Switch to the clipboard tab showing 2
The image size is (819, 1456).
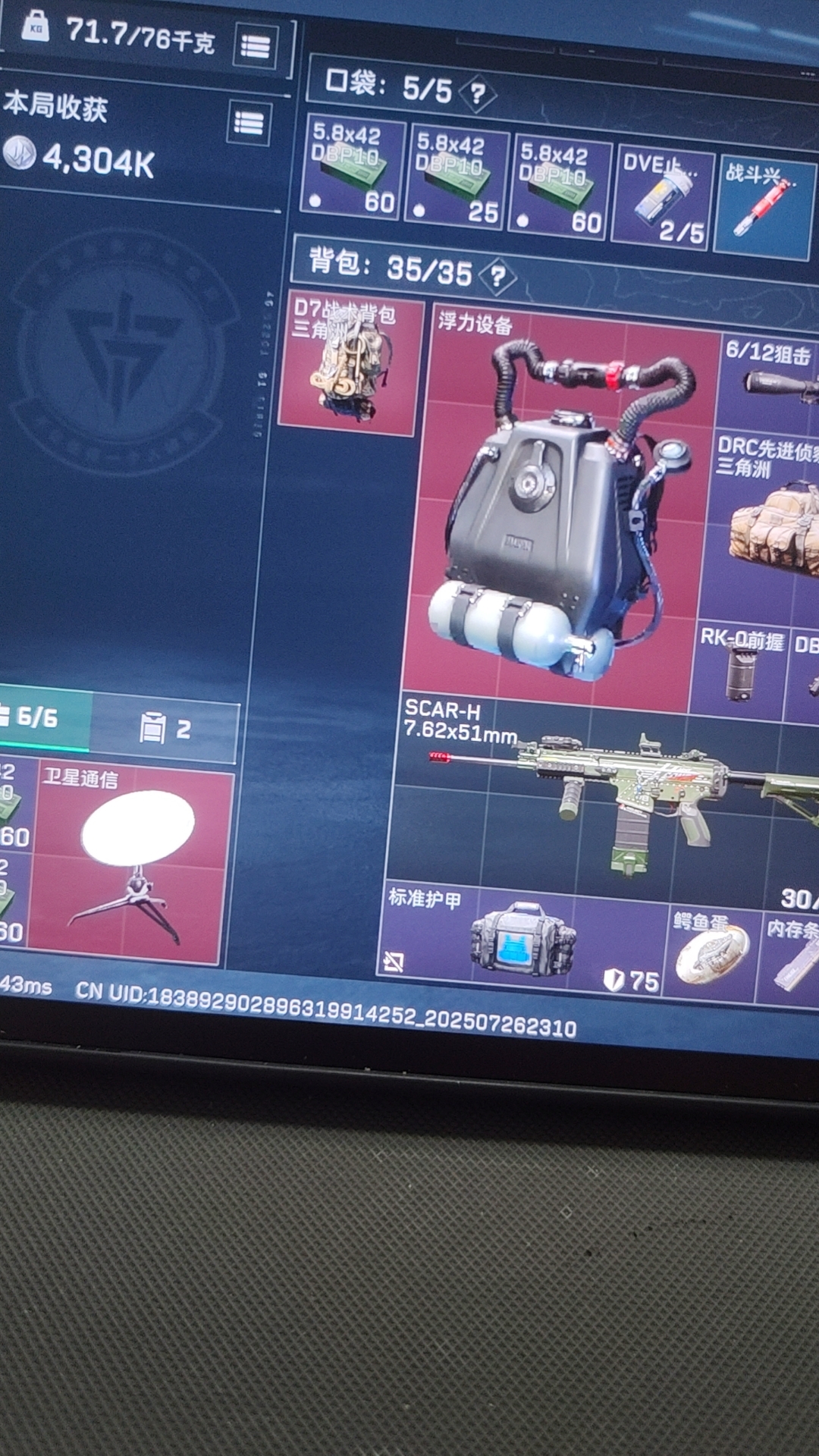(x=165, y=729)
